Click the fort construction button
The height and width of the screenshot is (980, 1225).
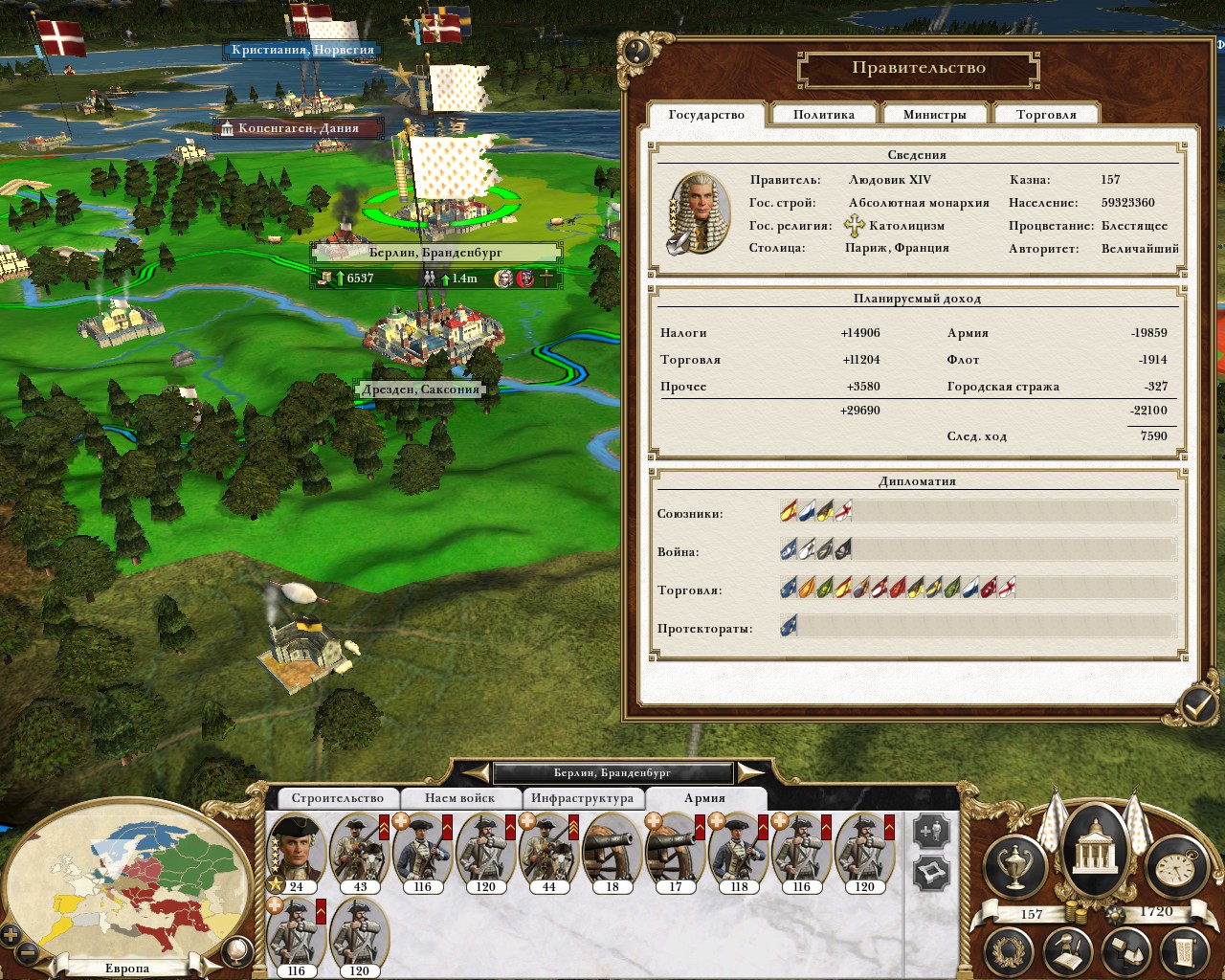click(x=931, y=873)
